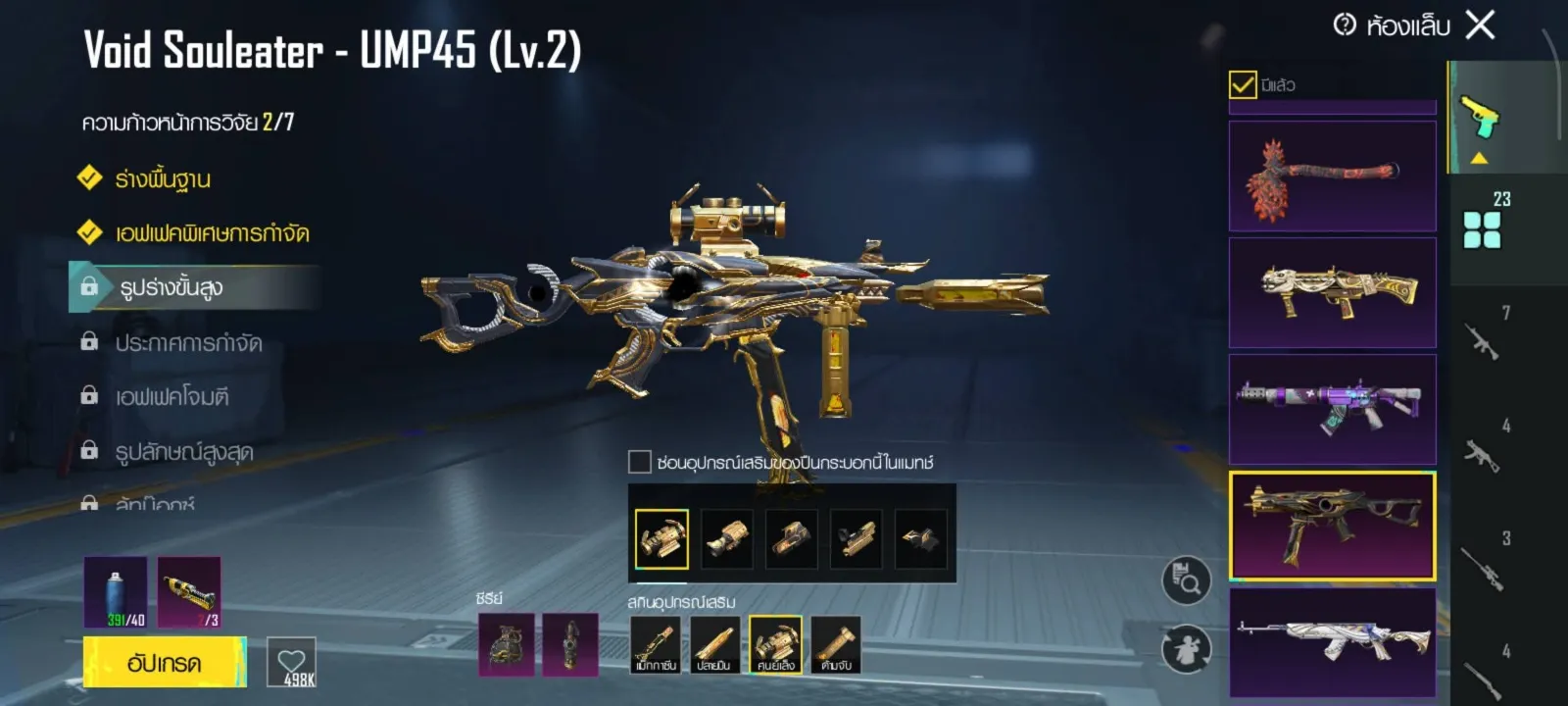Open the lab help question mark
This screenshot has width=1568, height=706.
(1345, 25)
